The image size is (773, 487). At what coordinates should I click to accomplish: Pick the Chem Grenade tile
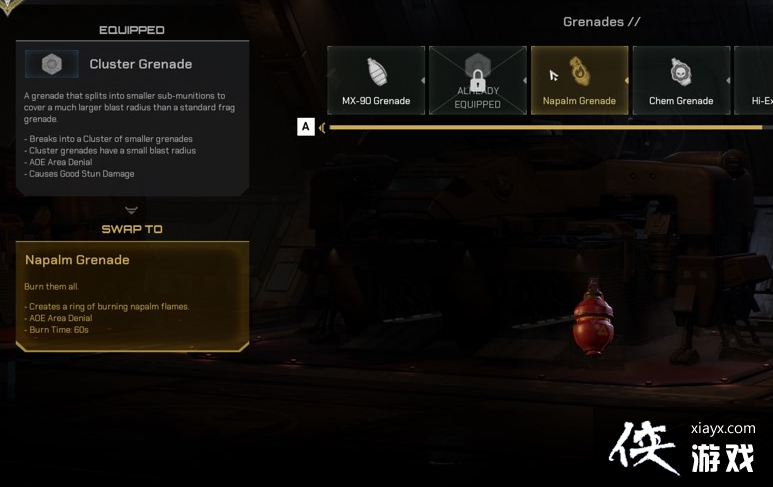(680, 80)
